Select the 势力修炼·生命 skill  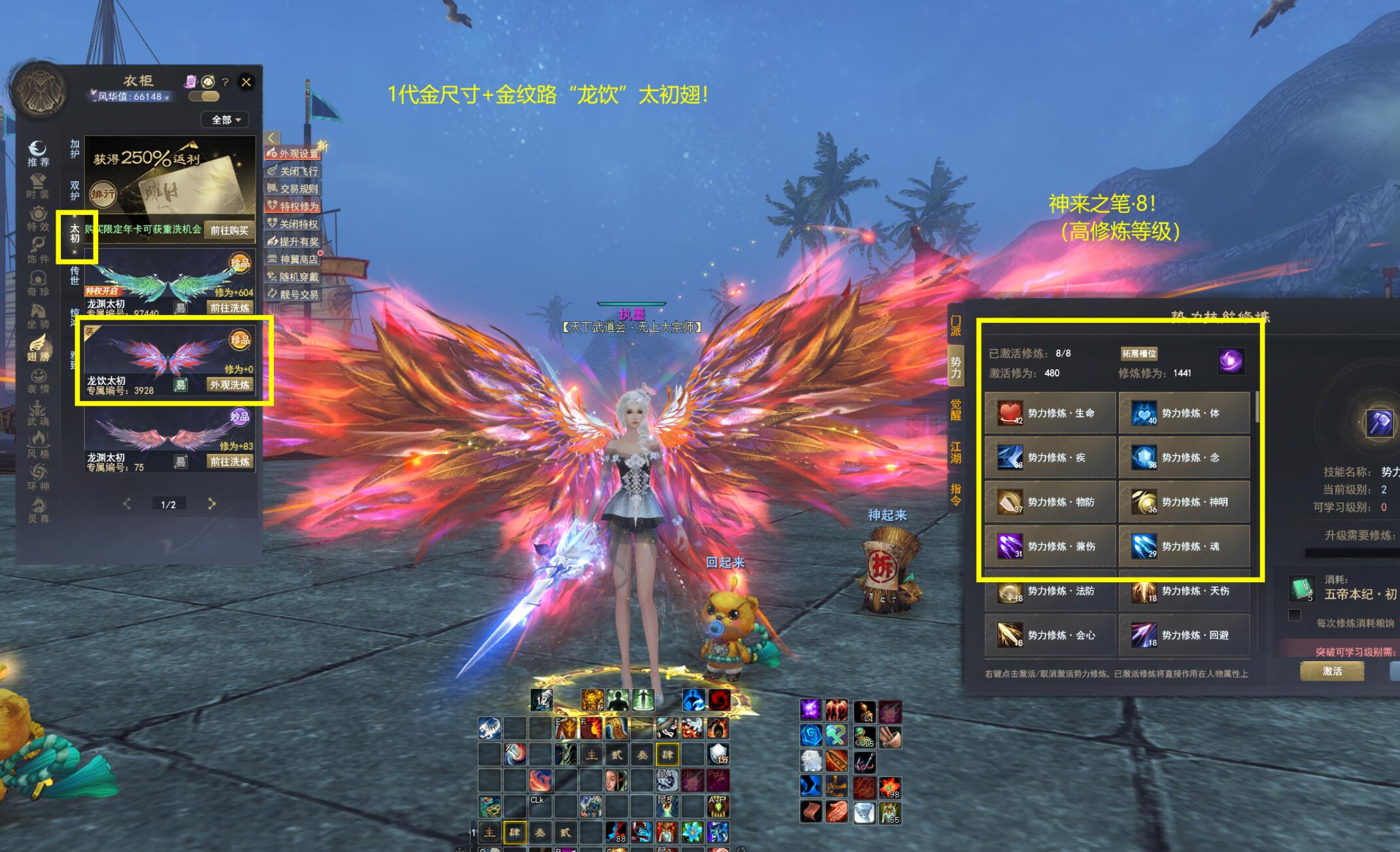[x=1050, y=413]
